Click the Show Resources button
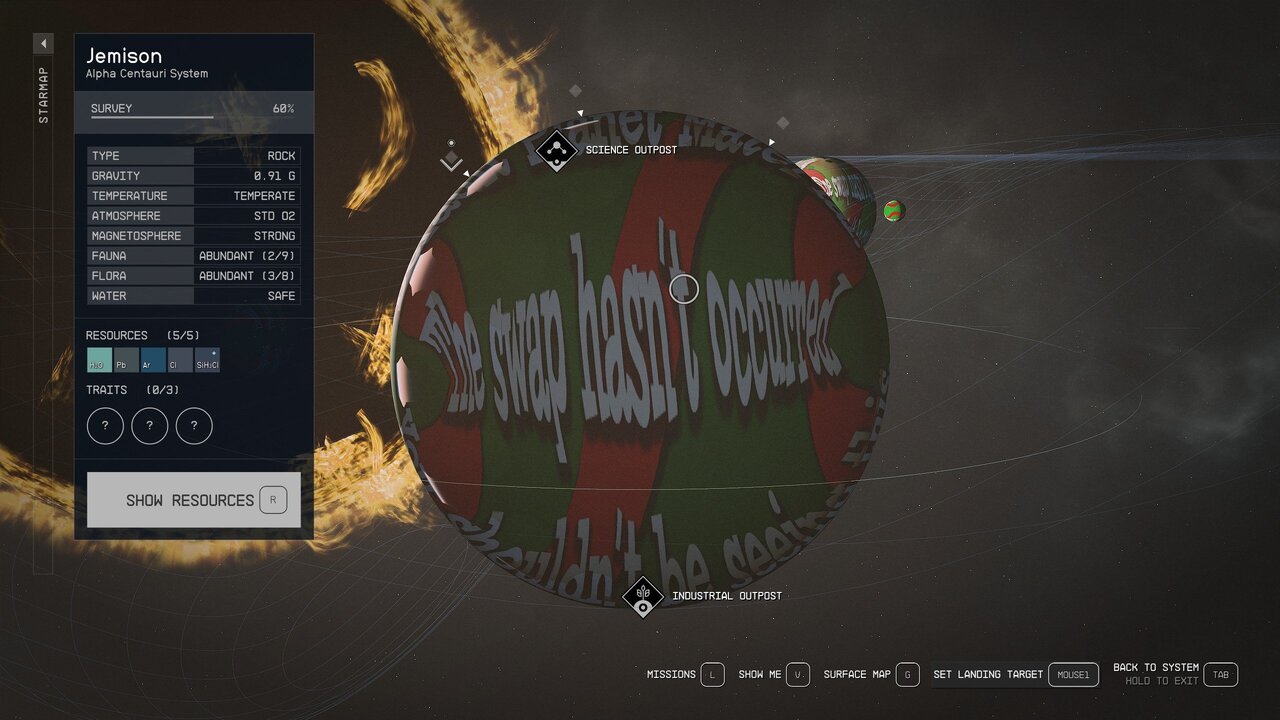Screen dimensions: 1280x720 click(x=193, y=500)
